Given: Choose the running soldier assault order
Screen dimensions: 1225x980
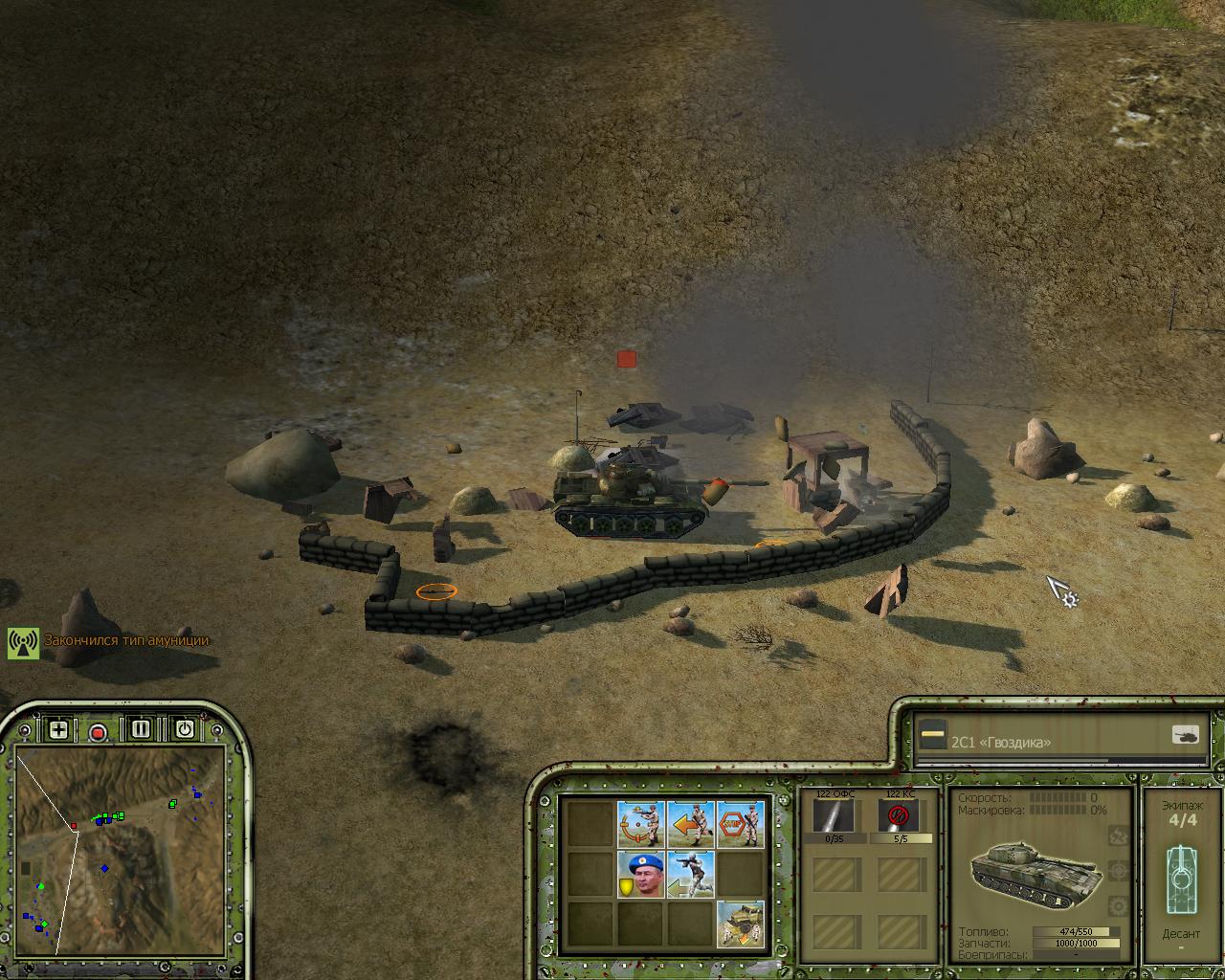Looking at the screenshot, I should click(x=691, y=874).
